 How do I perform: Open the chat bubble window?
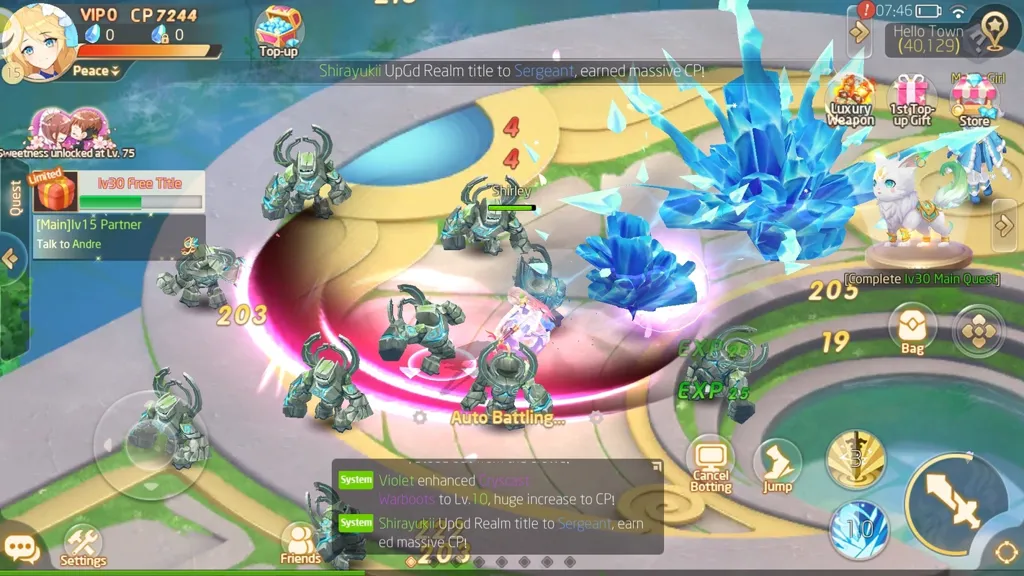pyautogui.click(x=21, y=549)
